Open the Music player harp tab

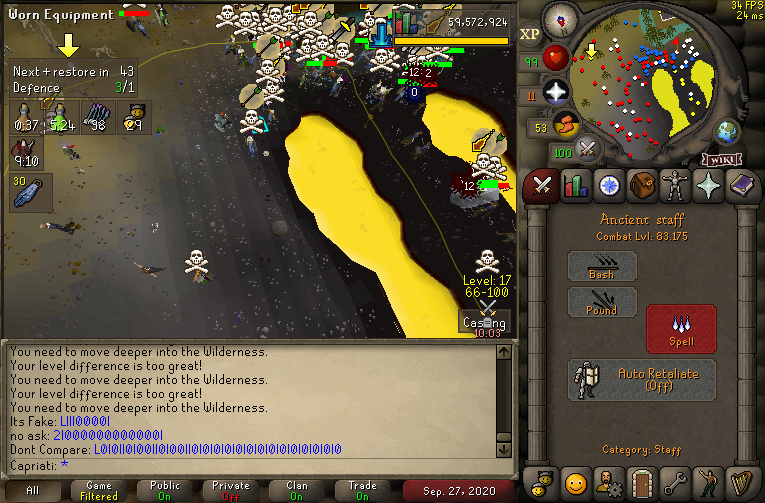point(742,483)
